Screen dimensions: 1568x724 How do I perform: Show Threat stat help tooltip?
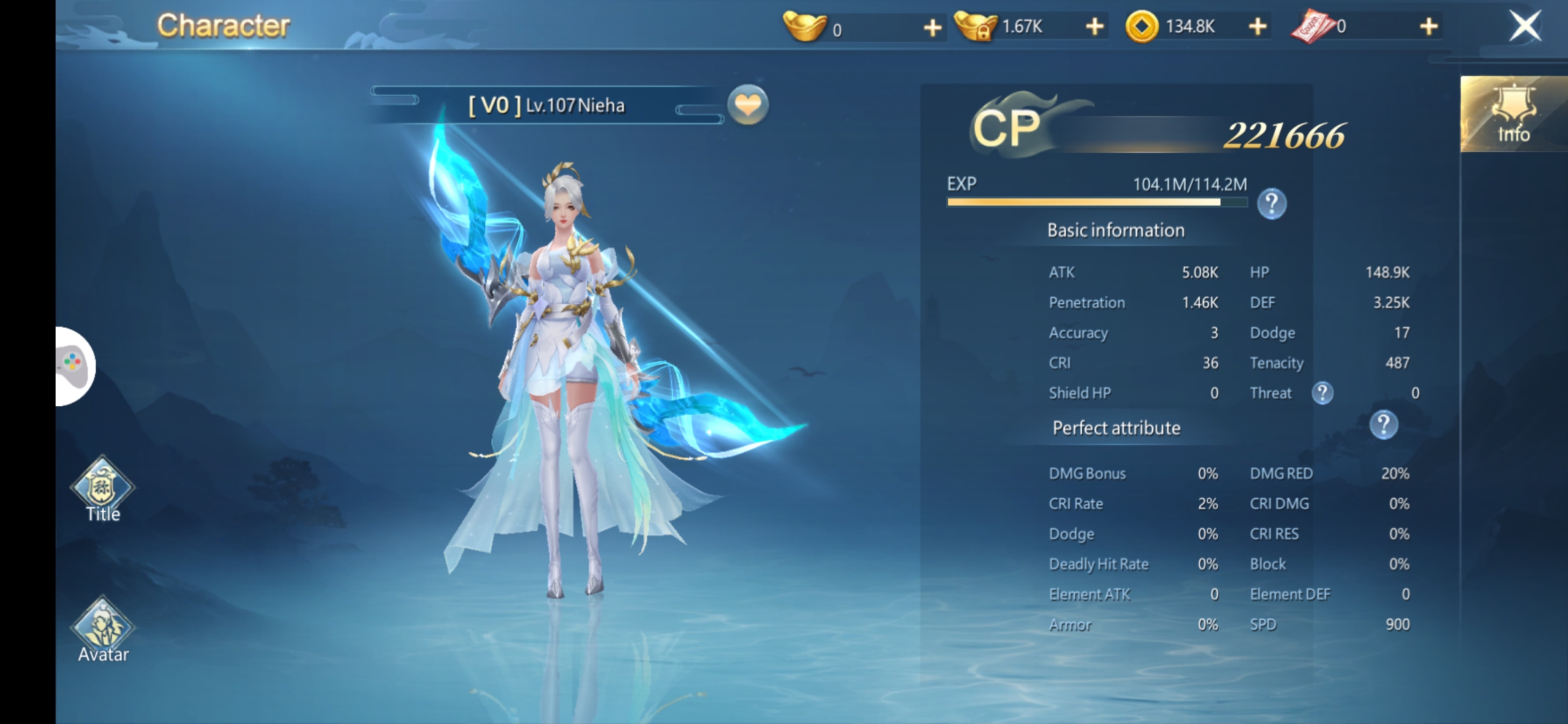tap(1322, 393)
